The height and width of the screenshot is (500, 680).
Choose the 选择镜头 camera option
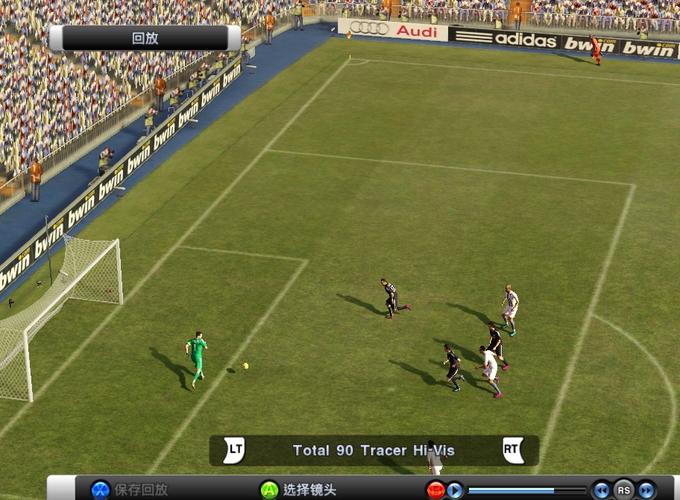click(299, 490)
